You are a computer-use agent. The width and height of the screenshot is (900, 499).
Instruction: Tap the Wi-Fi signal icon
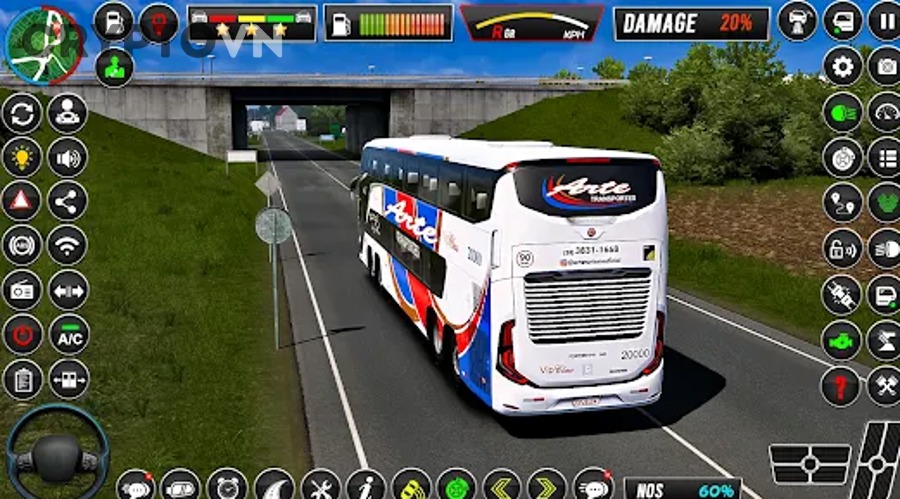click(x=68, y=245)
